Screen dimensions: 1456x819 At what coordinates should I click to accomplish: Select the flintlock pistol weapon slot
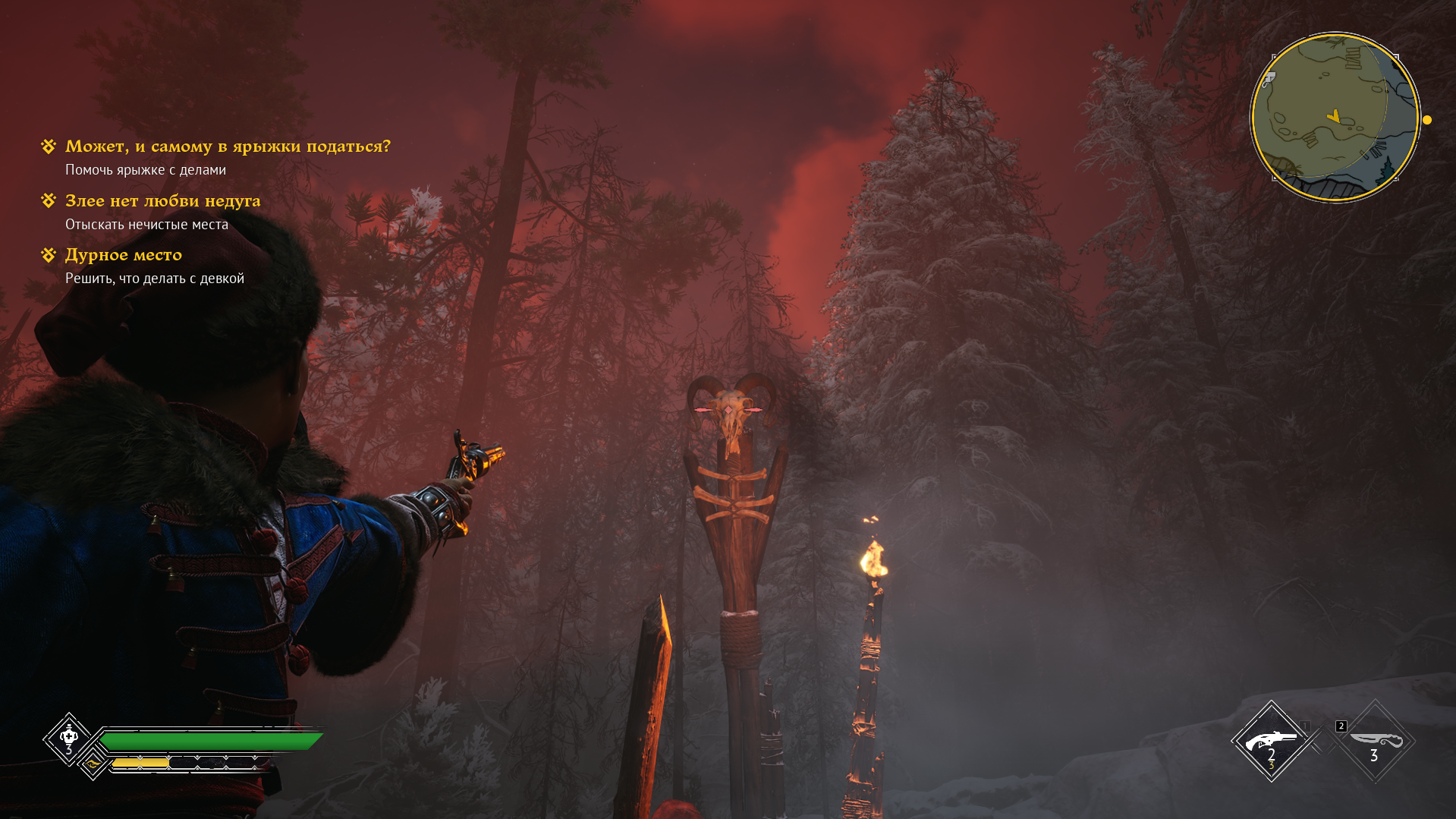[1271, 741]
